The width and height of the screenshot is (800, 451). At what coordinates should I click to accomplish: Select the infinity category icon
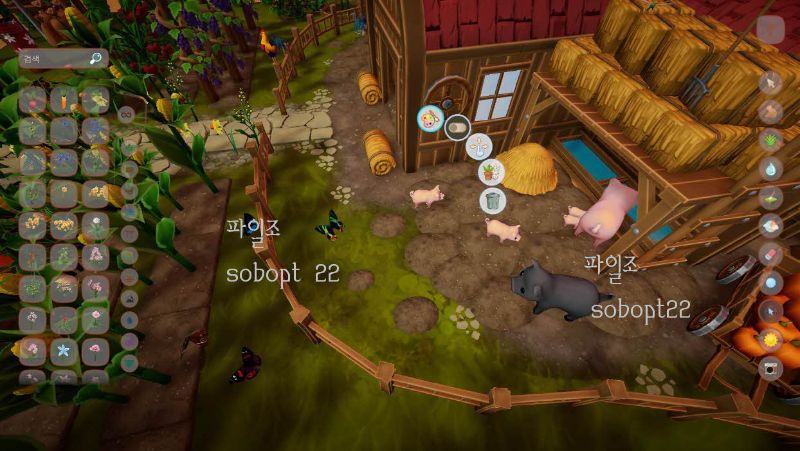coord(127,114)
